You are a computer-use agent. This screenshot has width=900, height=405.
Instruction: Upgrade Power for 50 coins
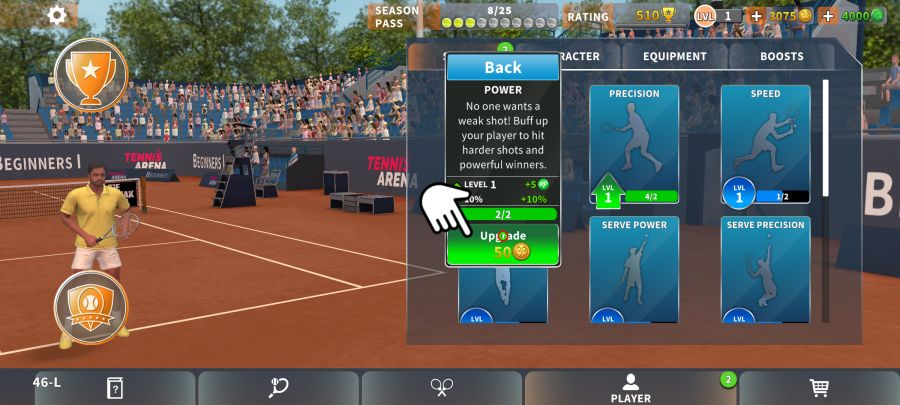click(x=503, y=244)
